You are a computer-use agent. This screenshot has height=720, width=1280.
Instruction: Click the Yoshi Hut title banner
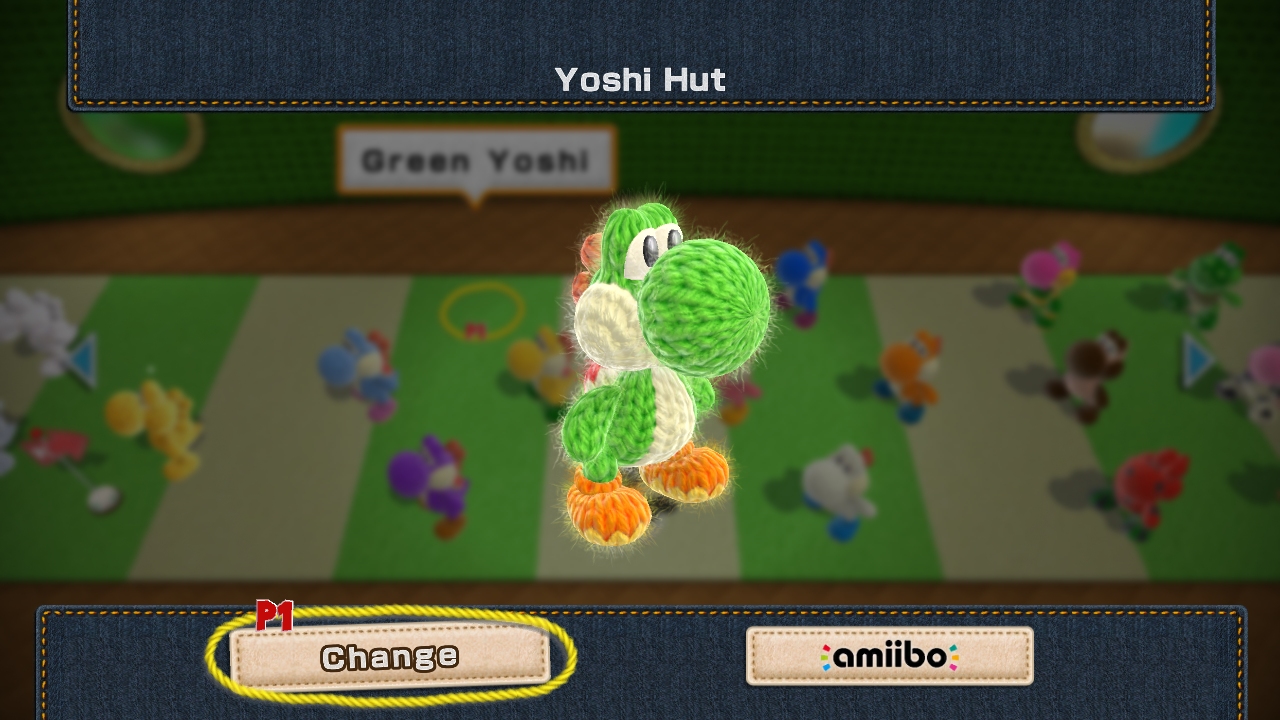tap(640, 80)
